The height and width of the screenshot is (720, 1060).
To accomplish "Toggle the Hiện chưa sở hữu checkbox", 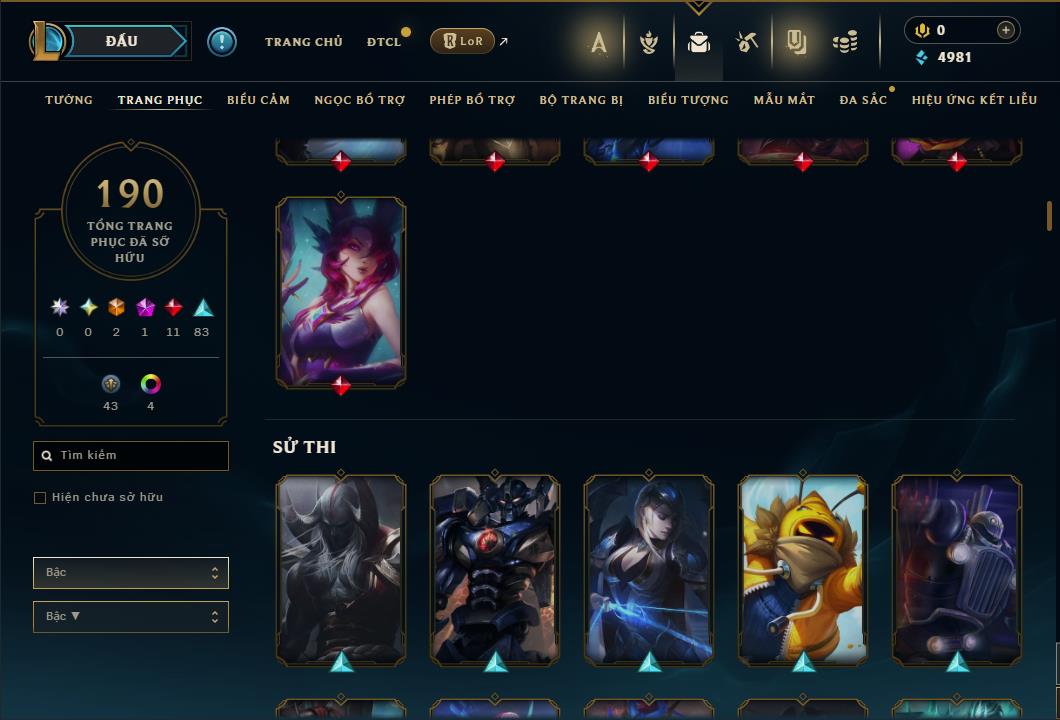I will pos(40,498).
